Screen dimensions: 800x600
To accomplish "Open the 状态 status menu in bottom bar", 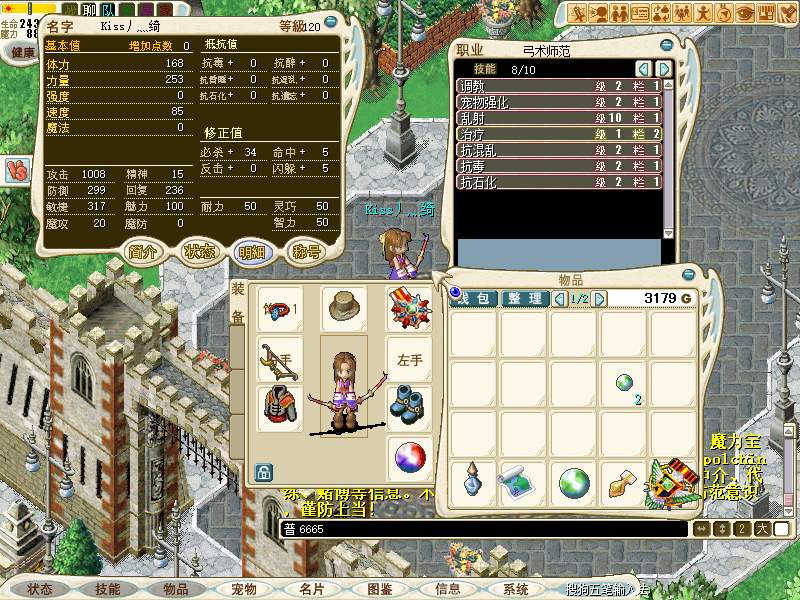I will 40,590.
